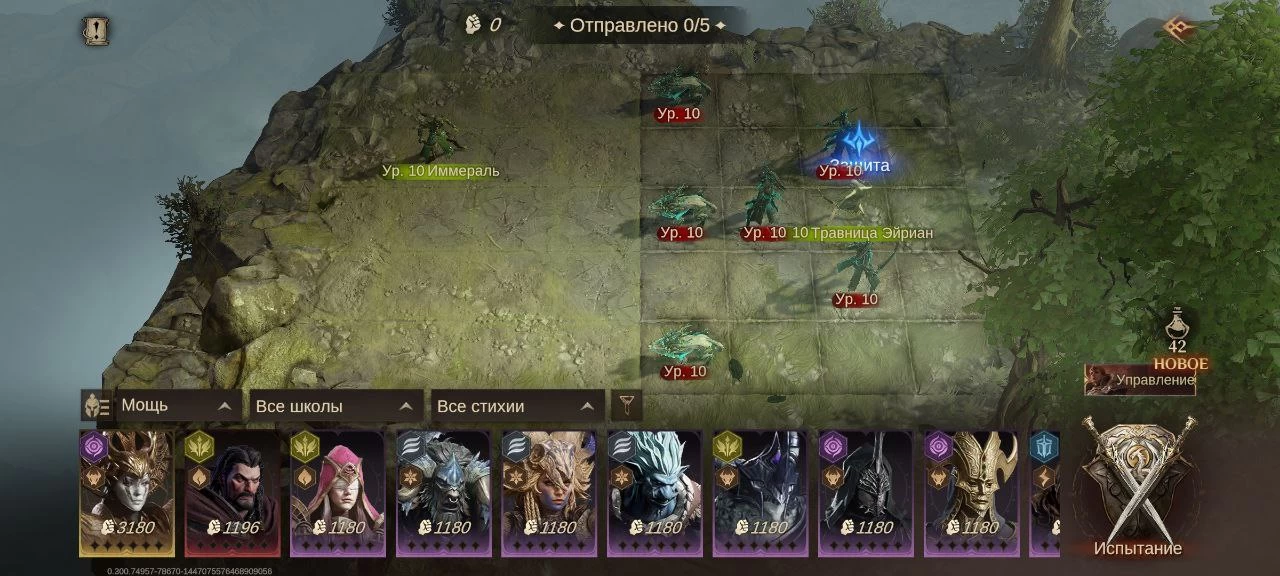Screen dimensions: 1280x576
Task: Open the Все стихии element filter
Action: tap(517, 406)
